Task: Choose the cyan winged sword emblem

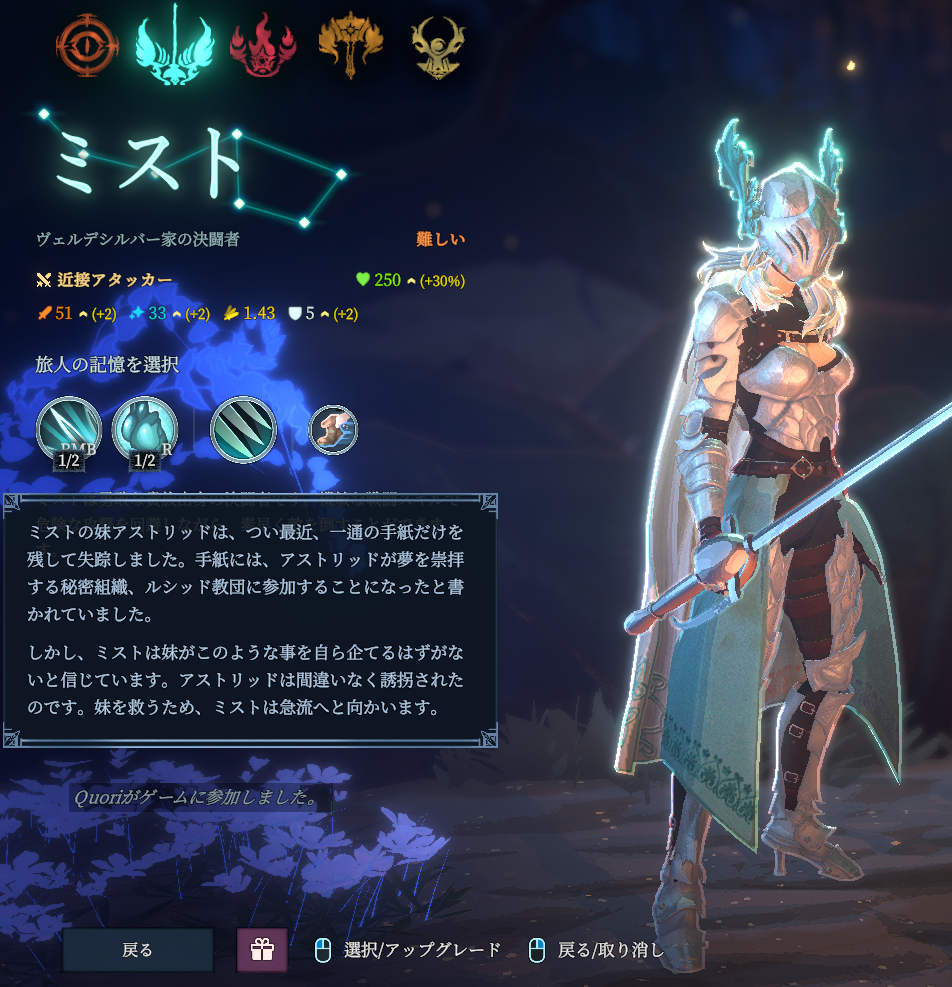Action: (174, 45)
